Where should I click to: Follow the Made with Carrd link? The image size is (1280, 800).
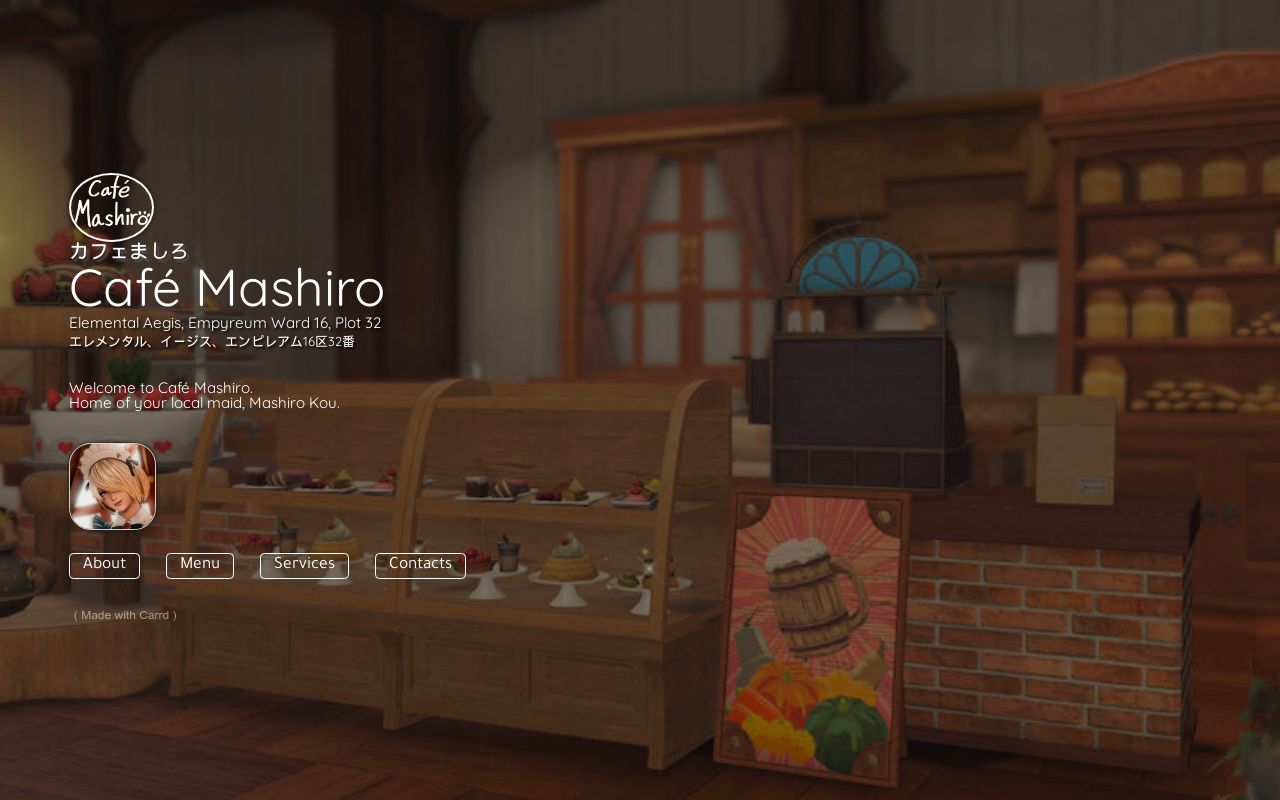pos(124,615)
